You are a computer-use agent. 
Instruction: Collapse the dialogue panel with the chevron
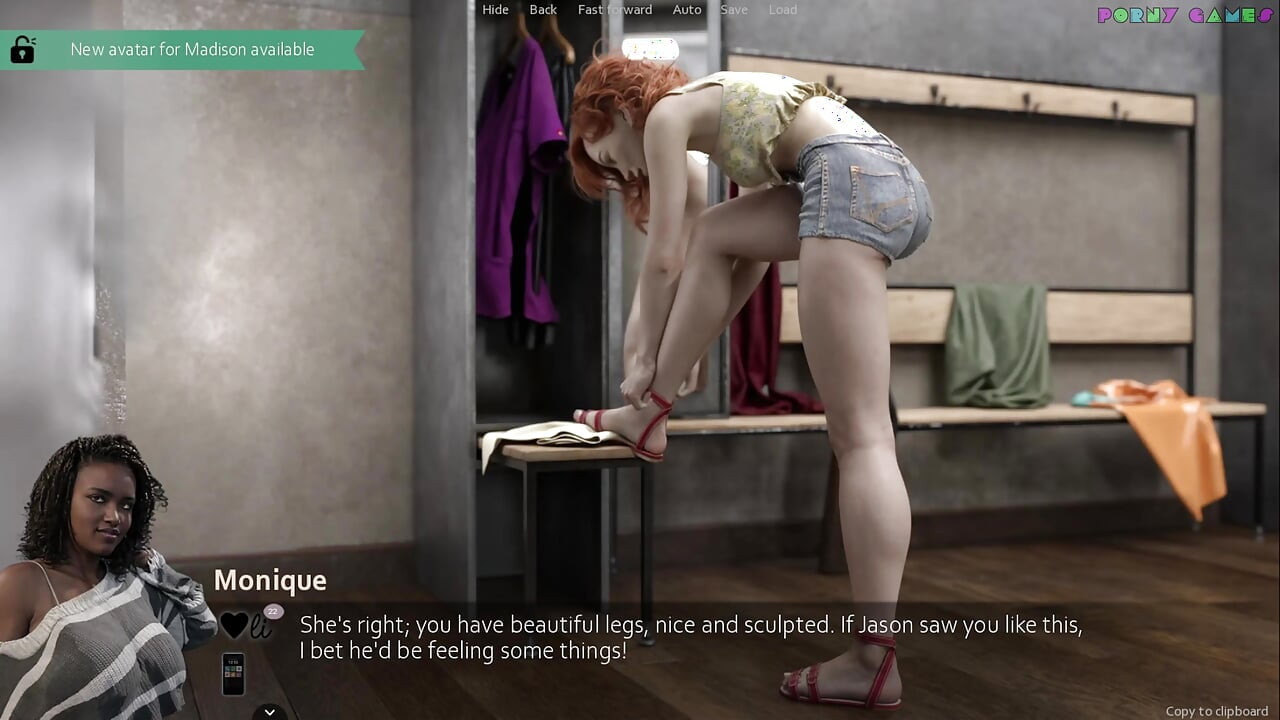(x=268, y=711)
